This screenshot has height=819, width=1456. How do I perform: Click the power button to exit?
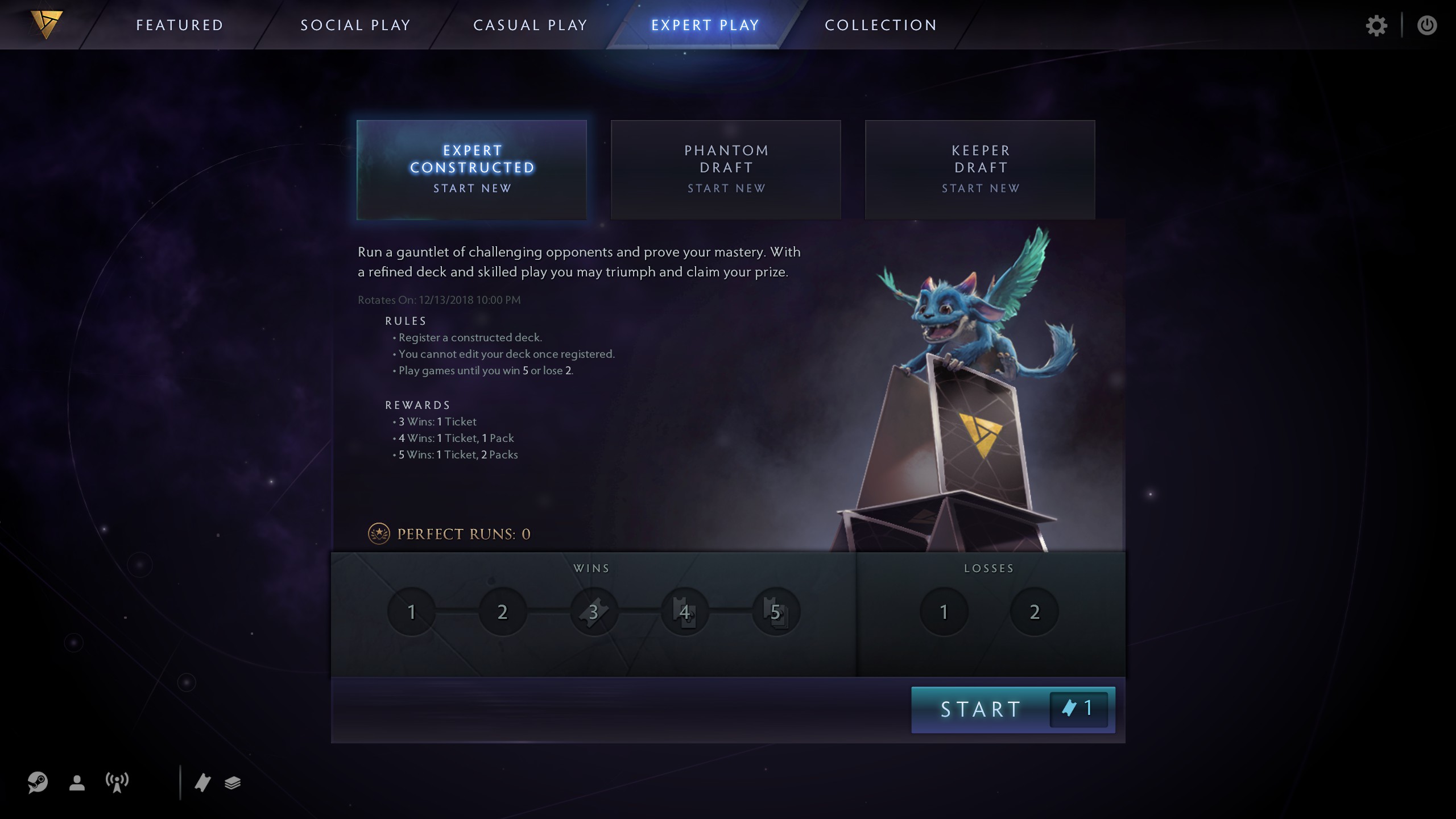point(1428,25)
